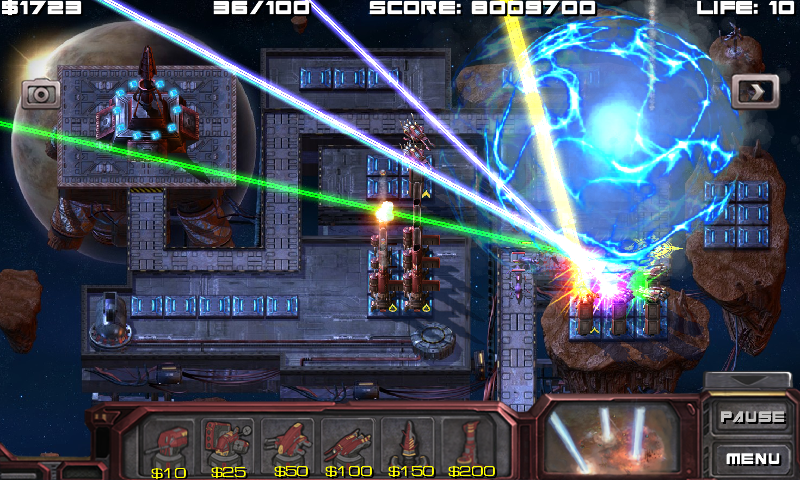Click the fast-forward arrow button
This screenshot has width=800, height=480.
(755, 92)
